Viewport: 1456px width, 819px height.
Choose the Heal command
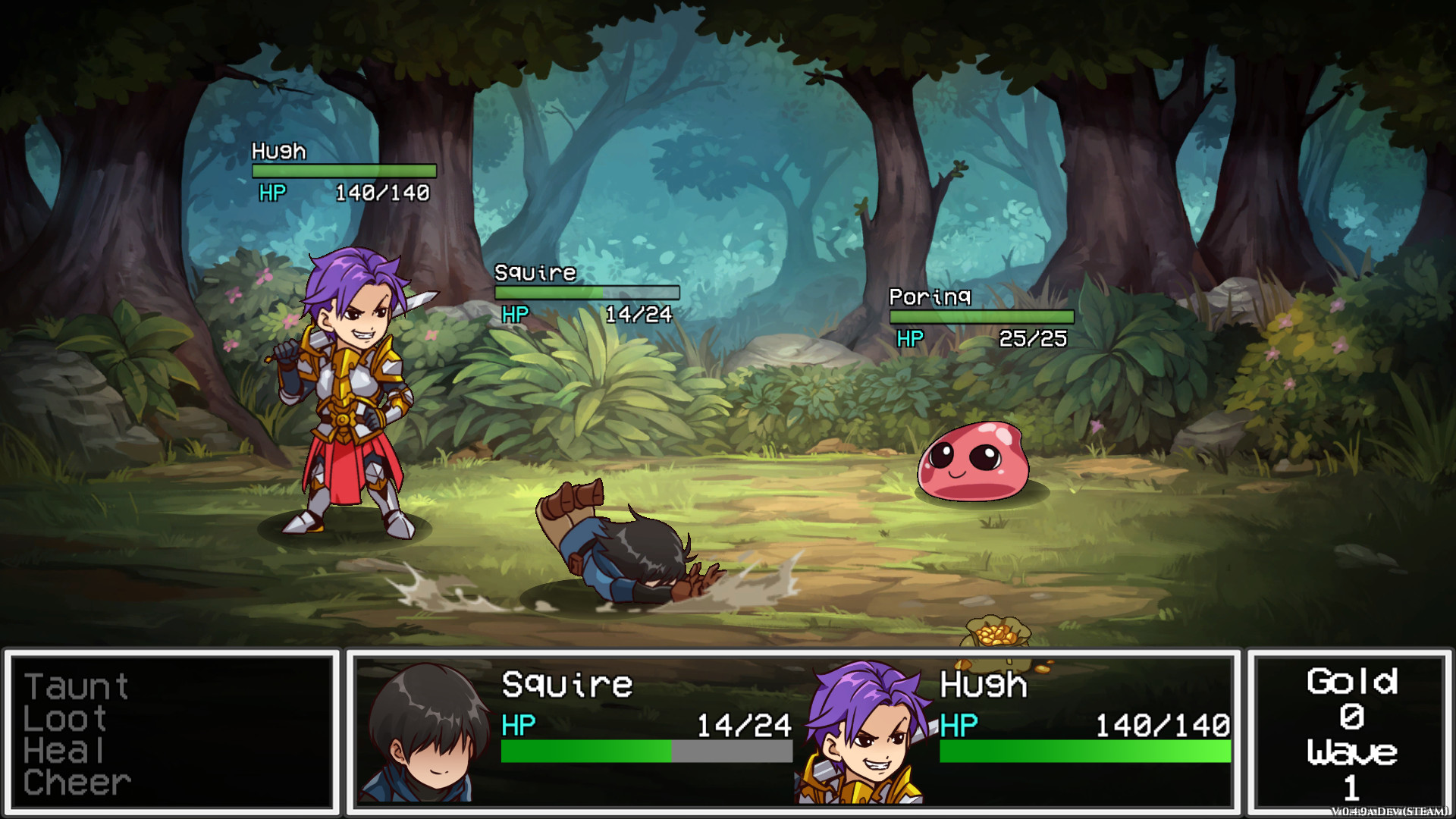tap(64, 751)
